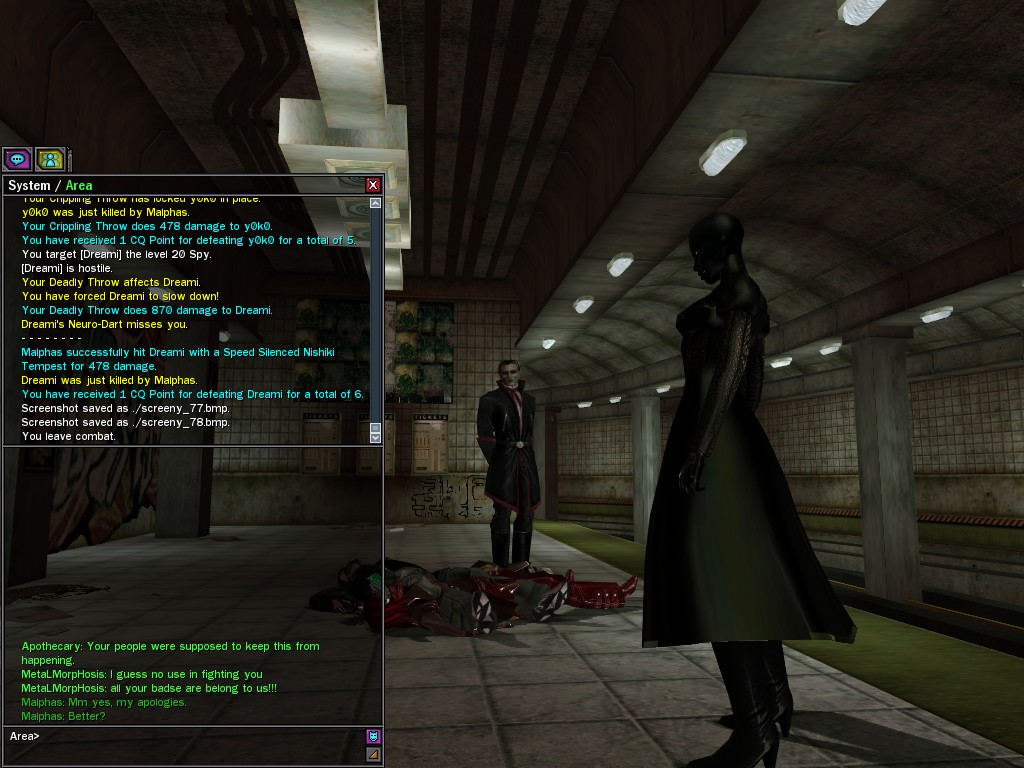Click the system log scroll-up arrow
This screenshot has height=768, width=1024.
pyautogui.click(x=376, y=203)
